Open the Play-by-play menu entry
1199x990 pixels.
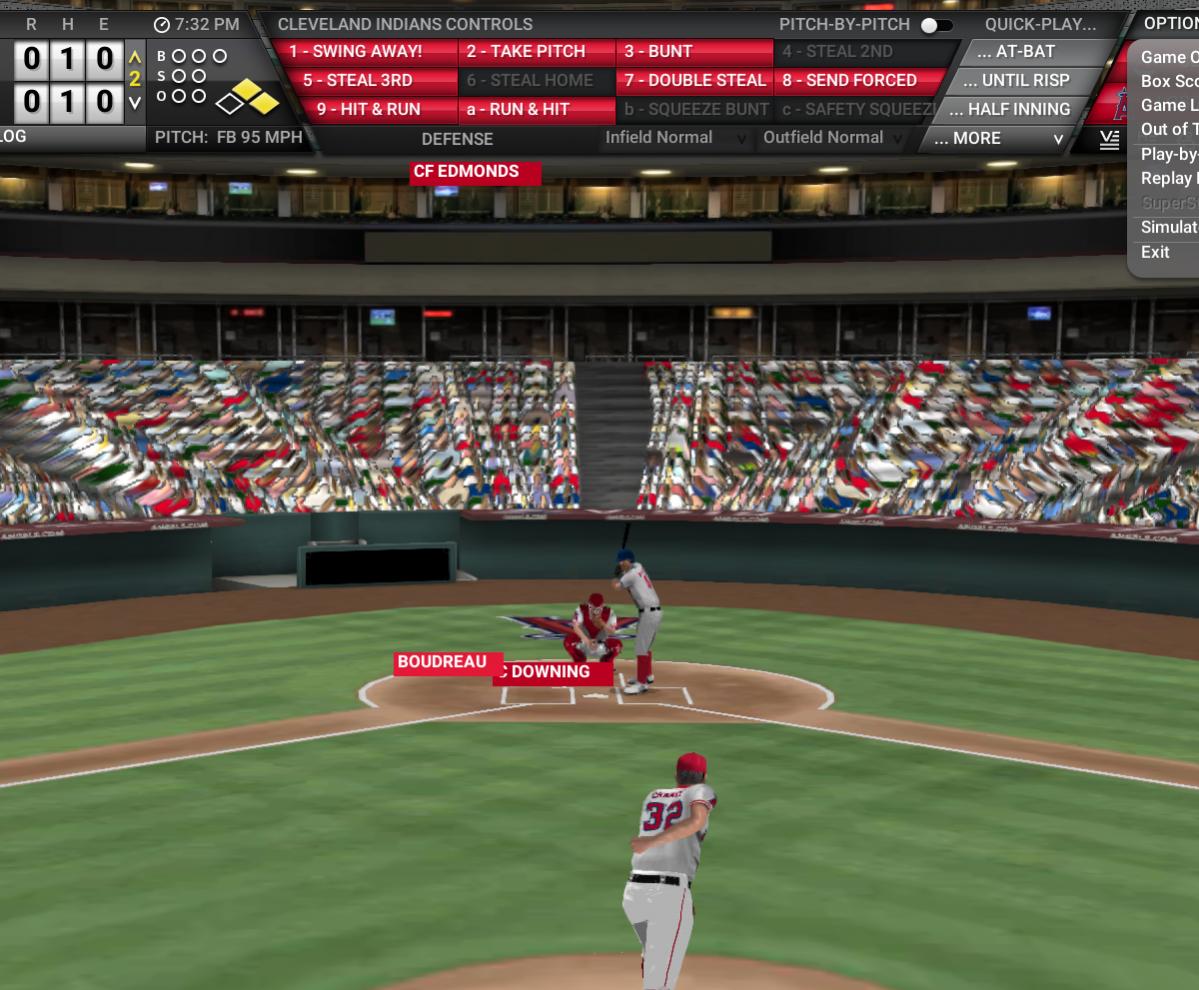1169,154
